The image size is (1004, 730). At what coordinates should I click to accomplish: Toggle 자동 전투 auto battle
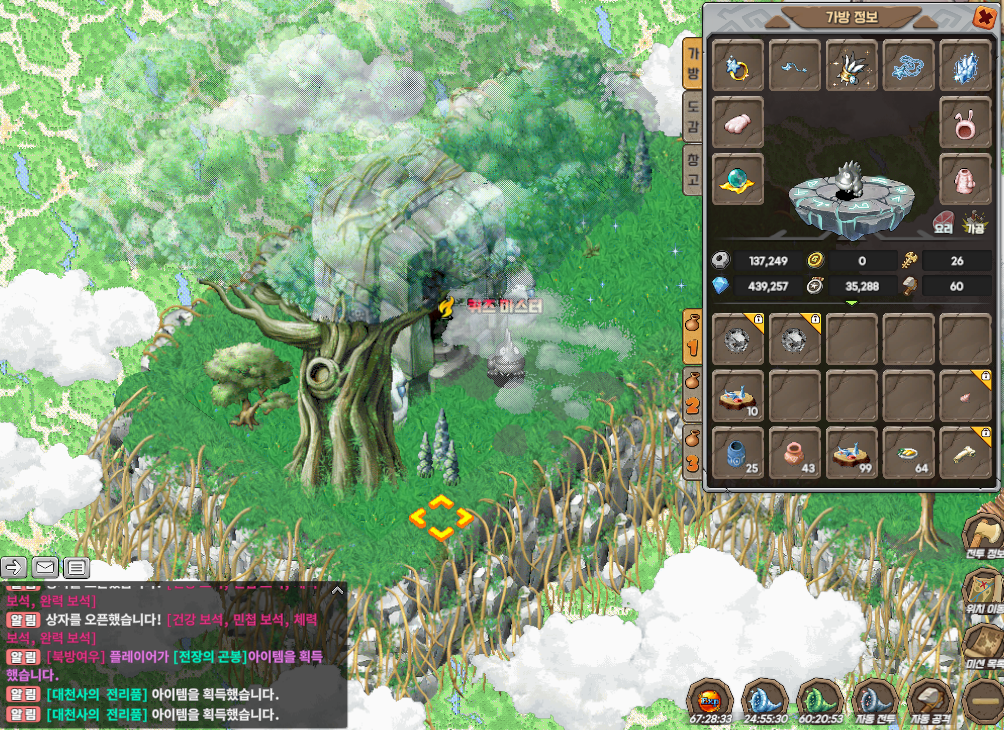pyautogui.click(x=873, y=702)
